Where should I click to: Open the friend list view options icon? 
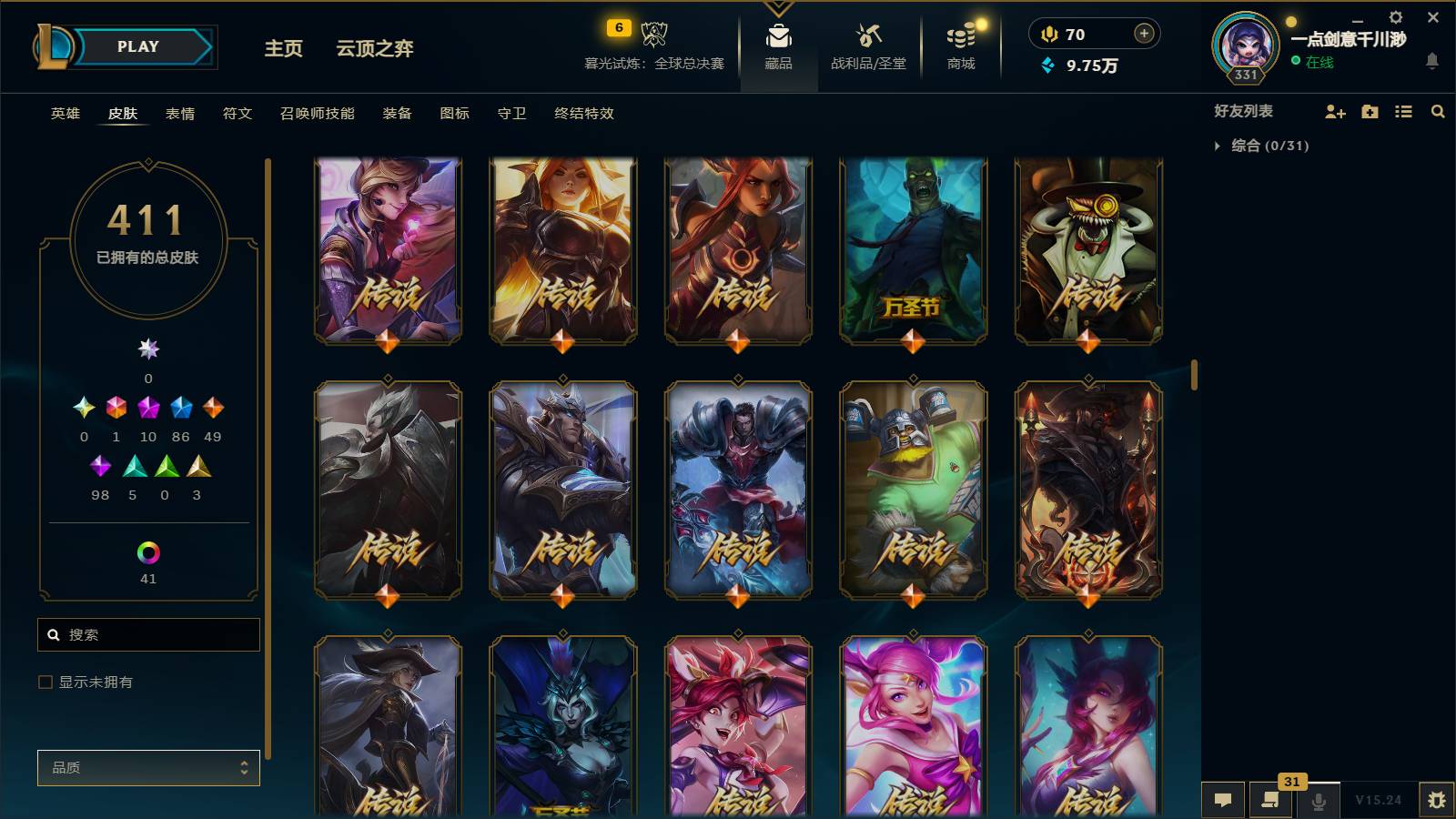[1403, 112]
